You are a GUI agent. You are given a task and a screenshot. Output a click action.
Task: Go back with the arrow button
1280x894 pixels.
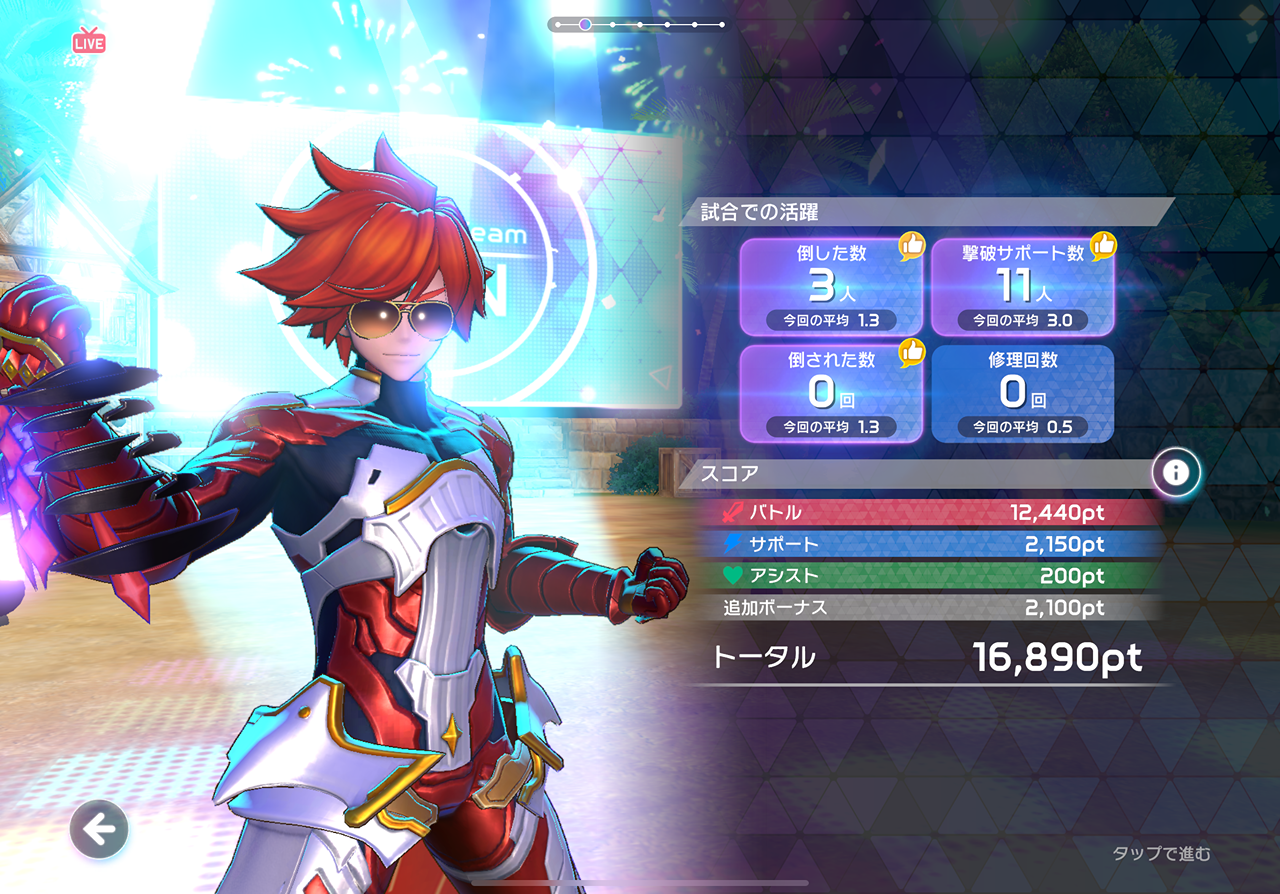tap(99, 829)
